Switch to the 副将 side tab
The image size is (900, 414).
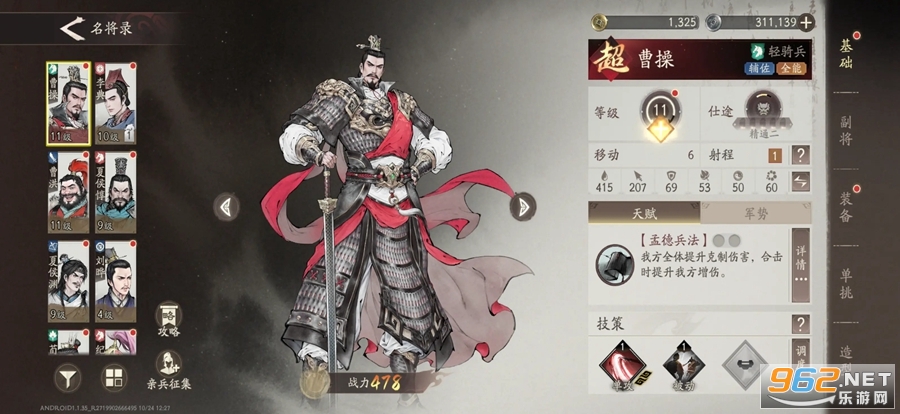846,130
